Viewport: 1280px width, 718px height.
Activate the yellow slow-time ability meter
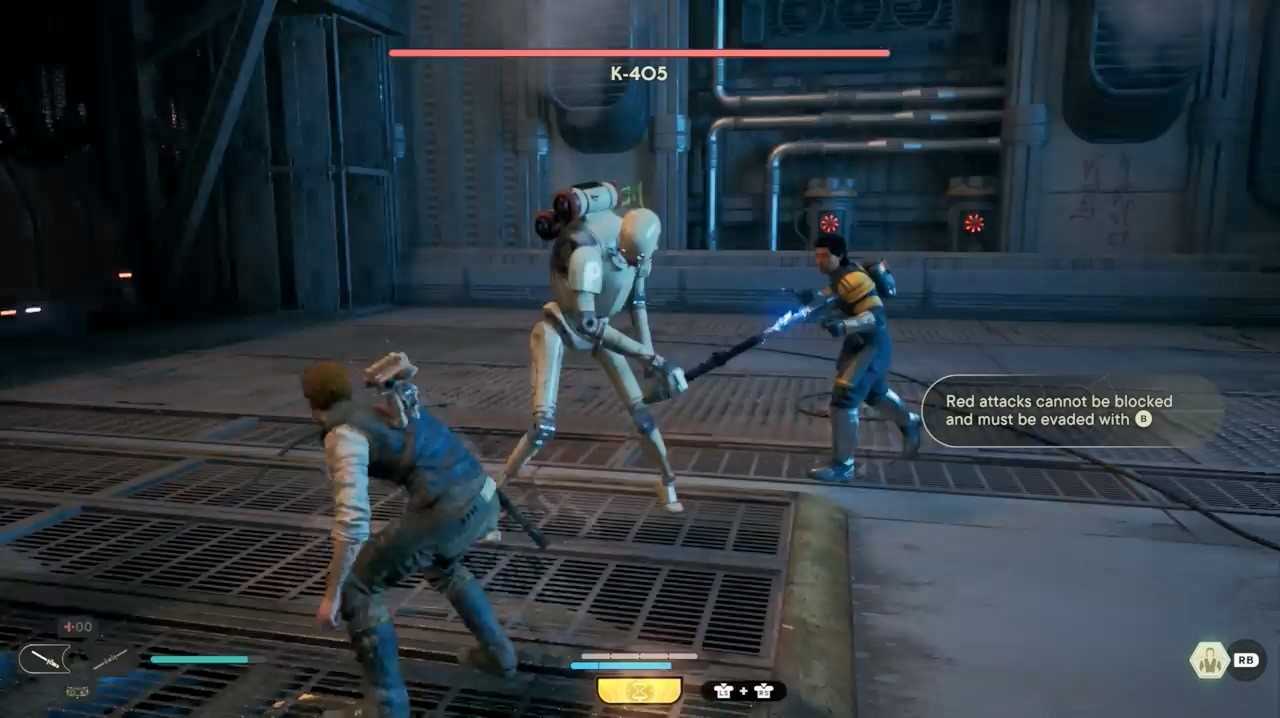[639, 690]
